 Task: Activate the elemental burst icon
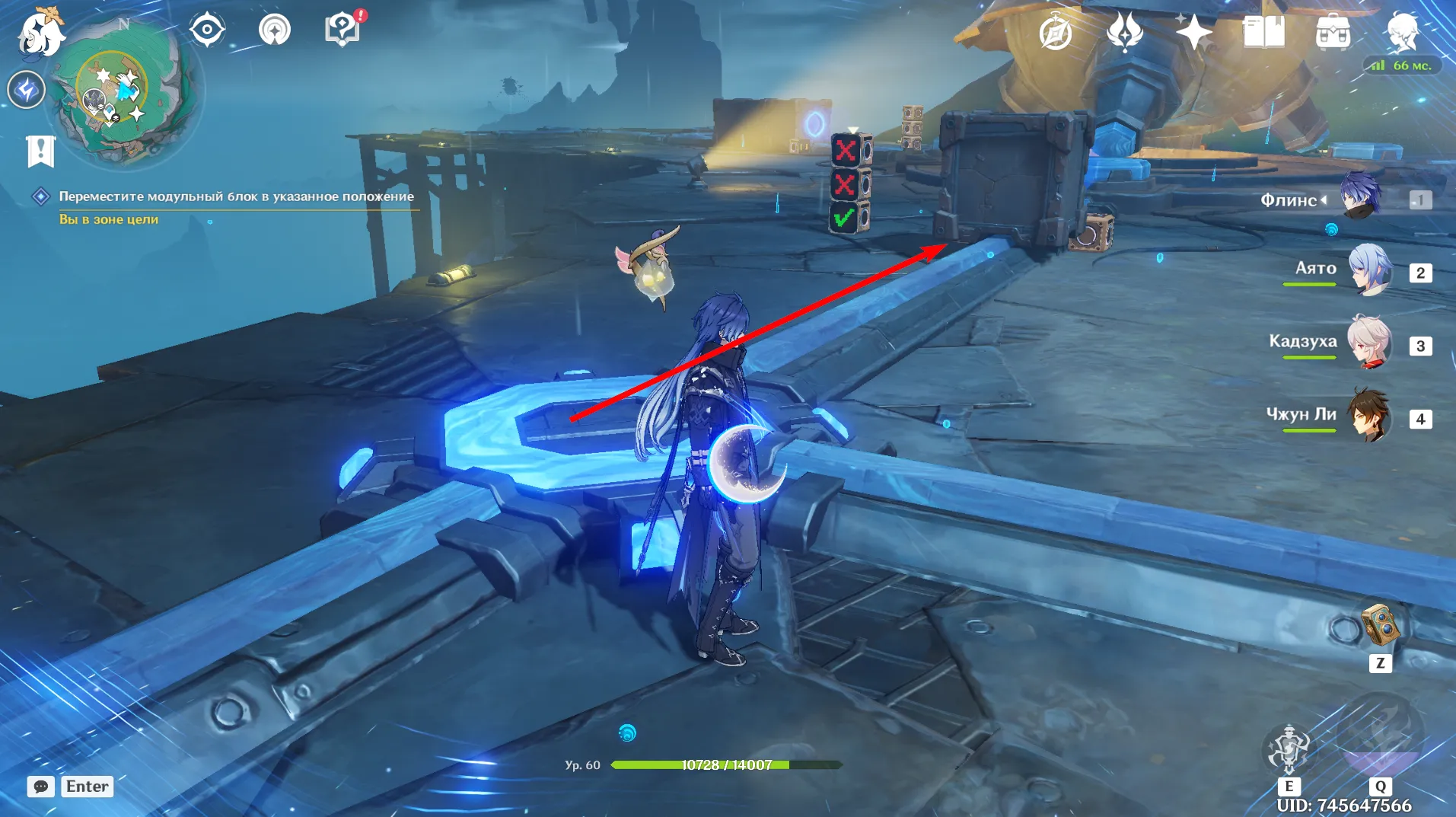tap(1379, 736)
